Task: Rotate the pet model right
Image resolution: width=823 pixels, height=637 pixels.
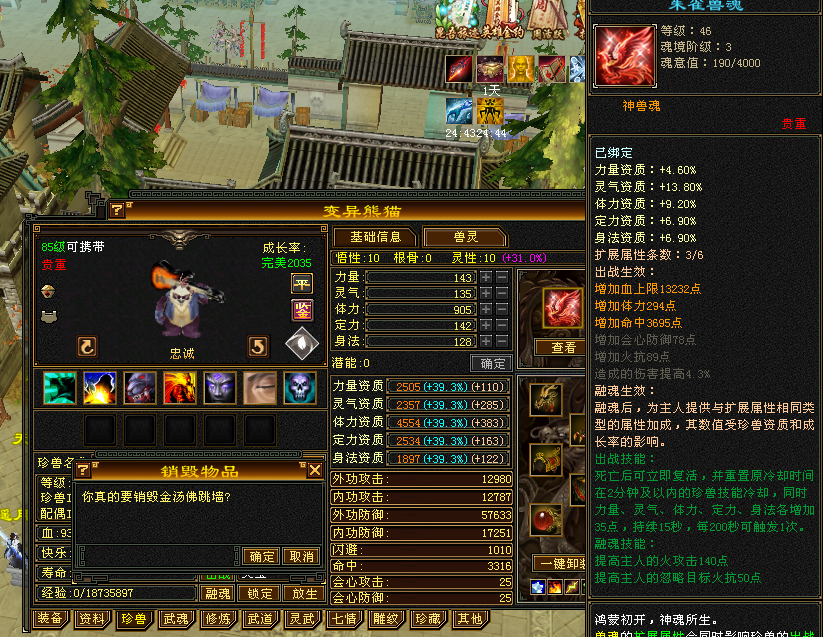Action: [x=258, y=346]
